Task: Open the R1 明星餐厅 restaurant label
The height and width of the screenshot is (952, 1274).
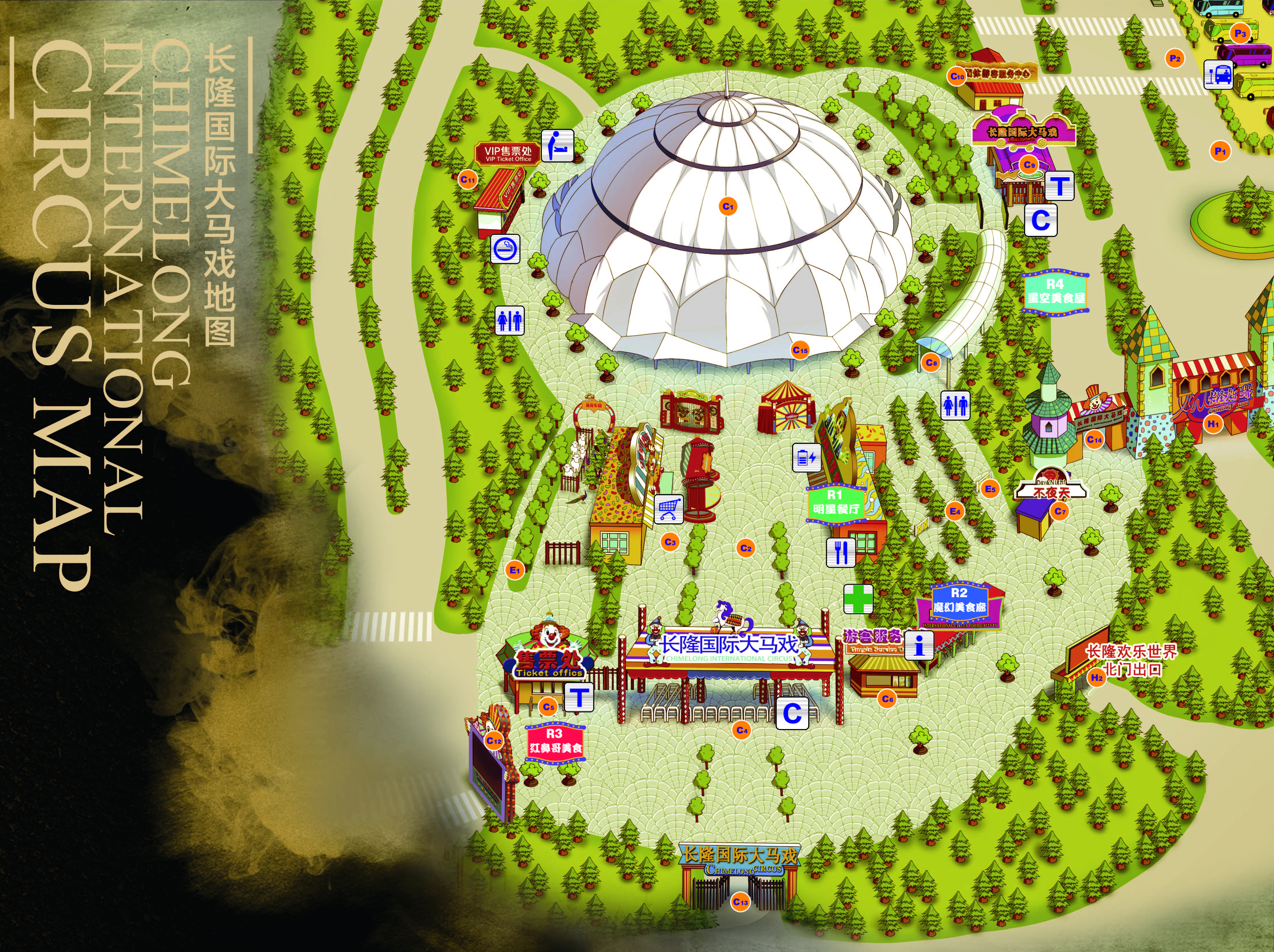Action: tap(836, 502)
